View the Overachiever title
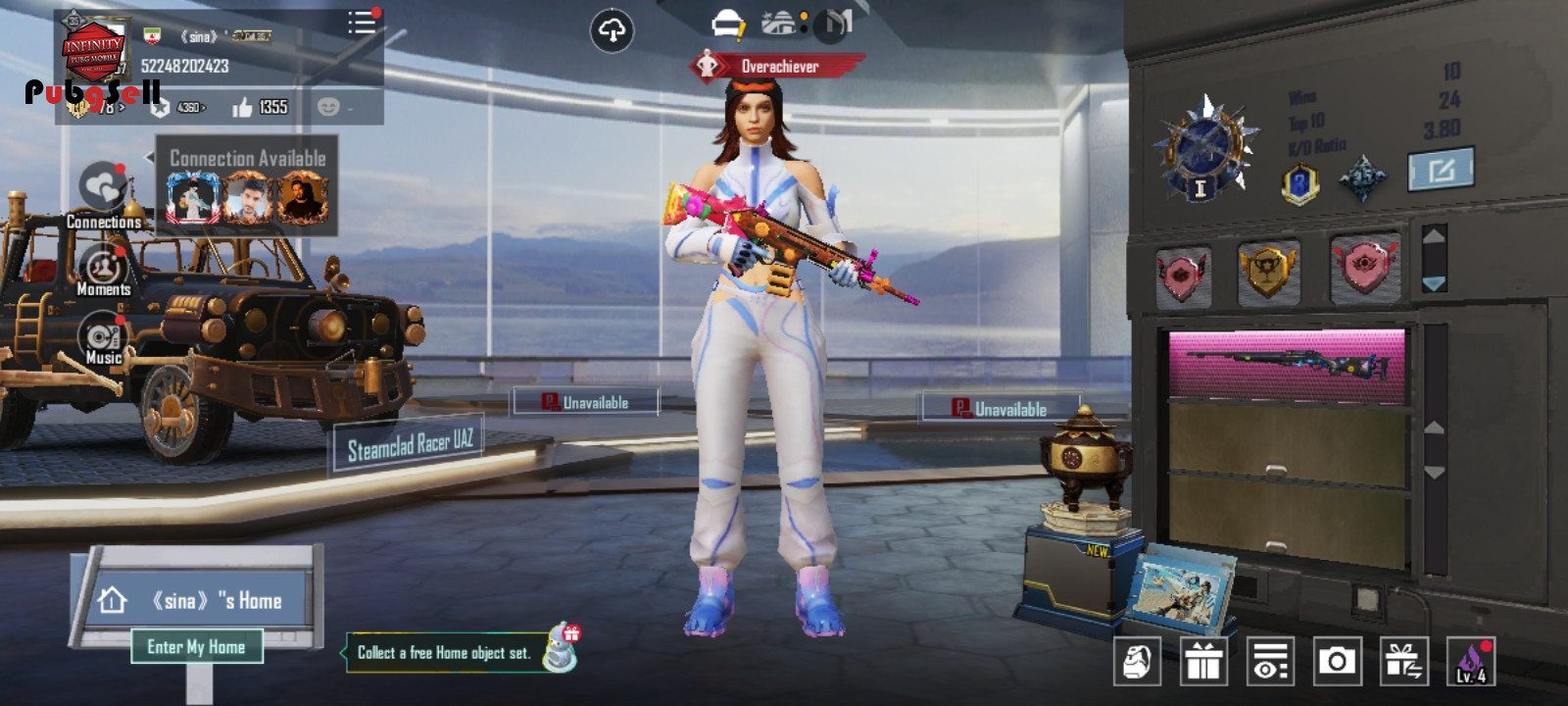1568x706 pixels. tap(777, 67)
